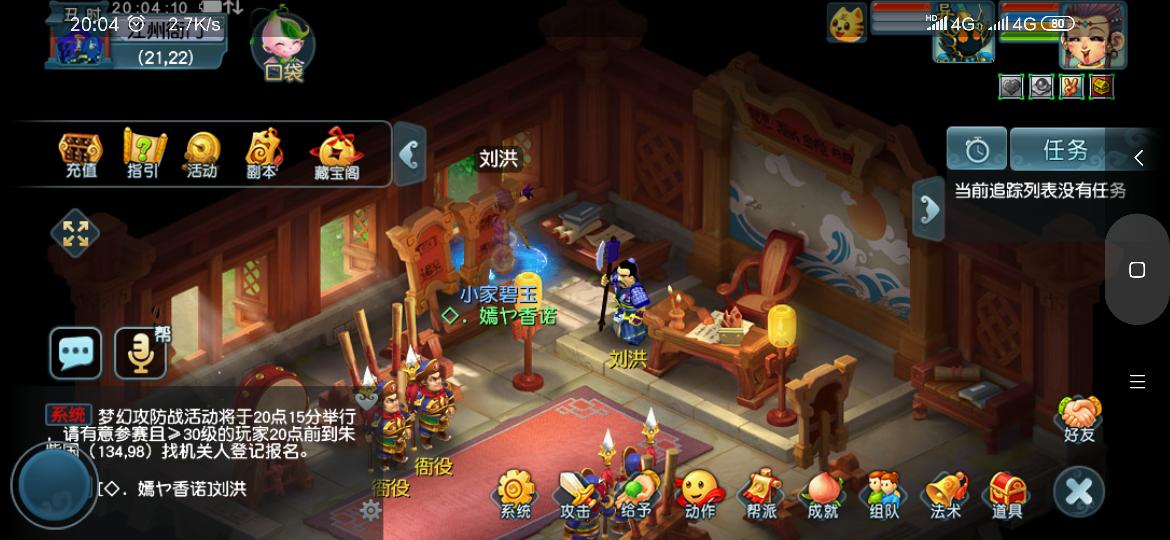Open the 充值 recharge shop
Screen dimensions: 1170x540
(x=81, y=153)
